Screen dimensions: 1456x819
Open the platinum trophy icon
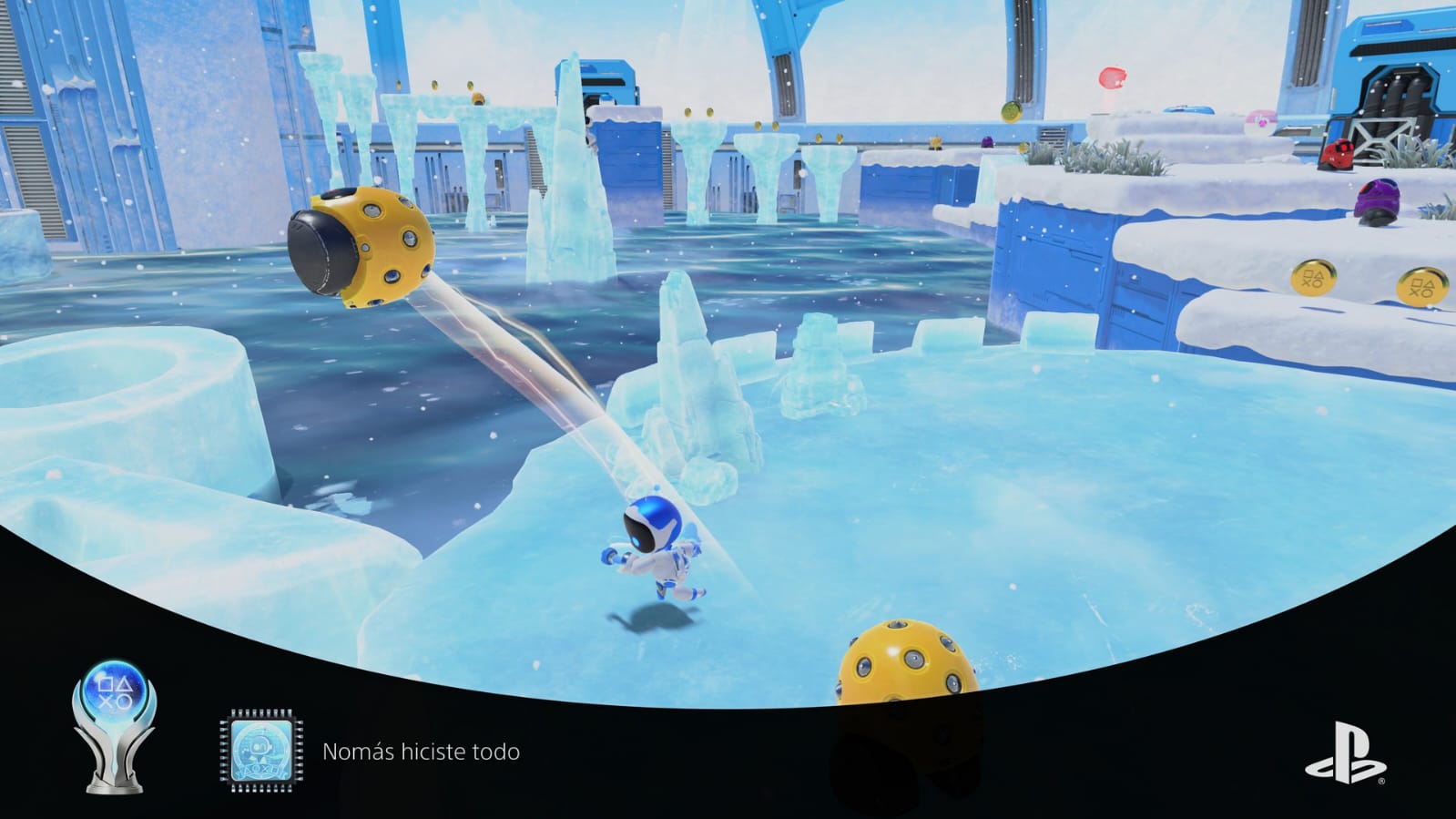(x=114, y=724)
